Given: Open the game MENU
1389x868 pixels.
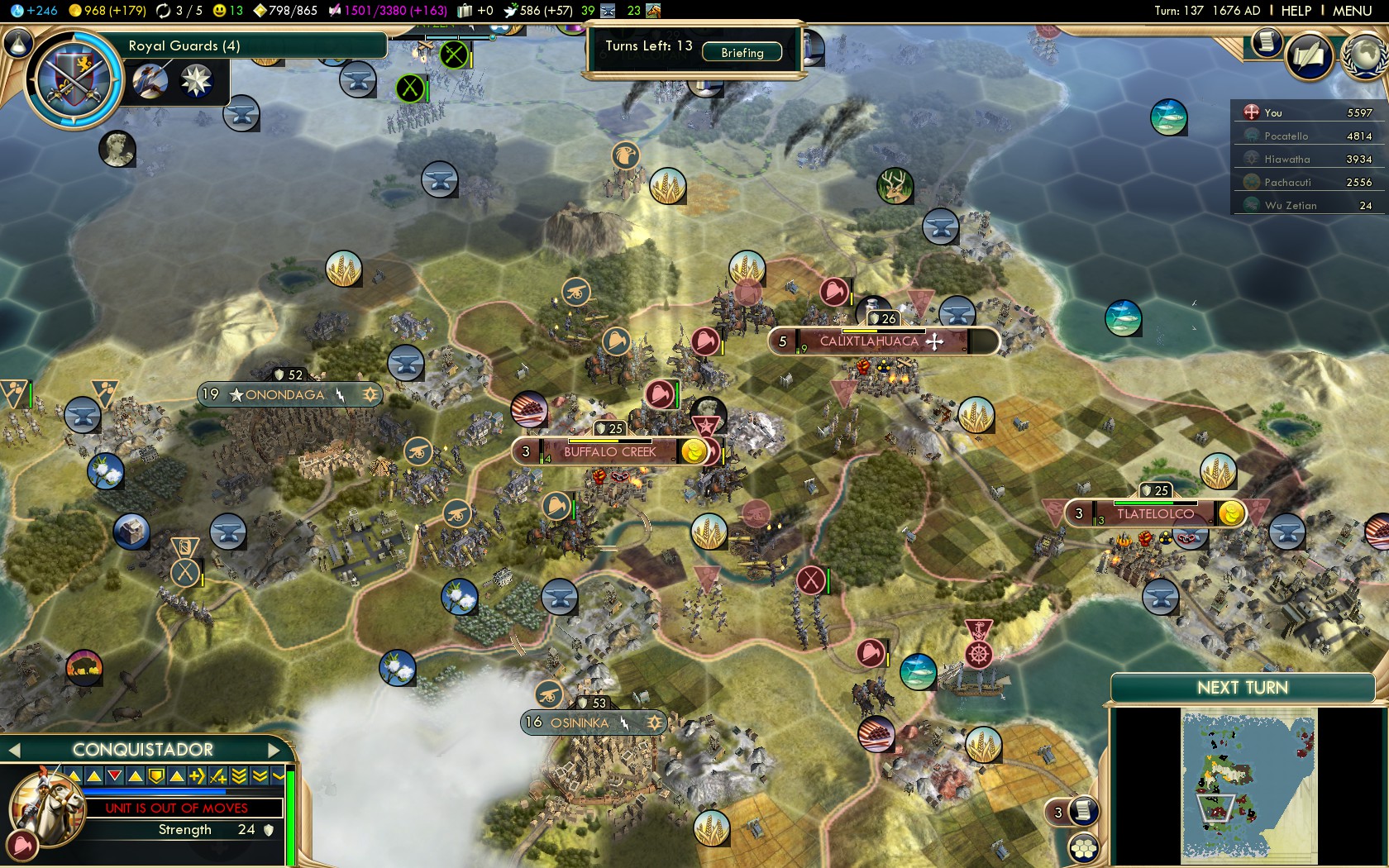Looking at the screenshot, I should tap(1352, 11).
